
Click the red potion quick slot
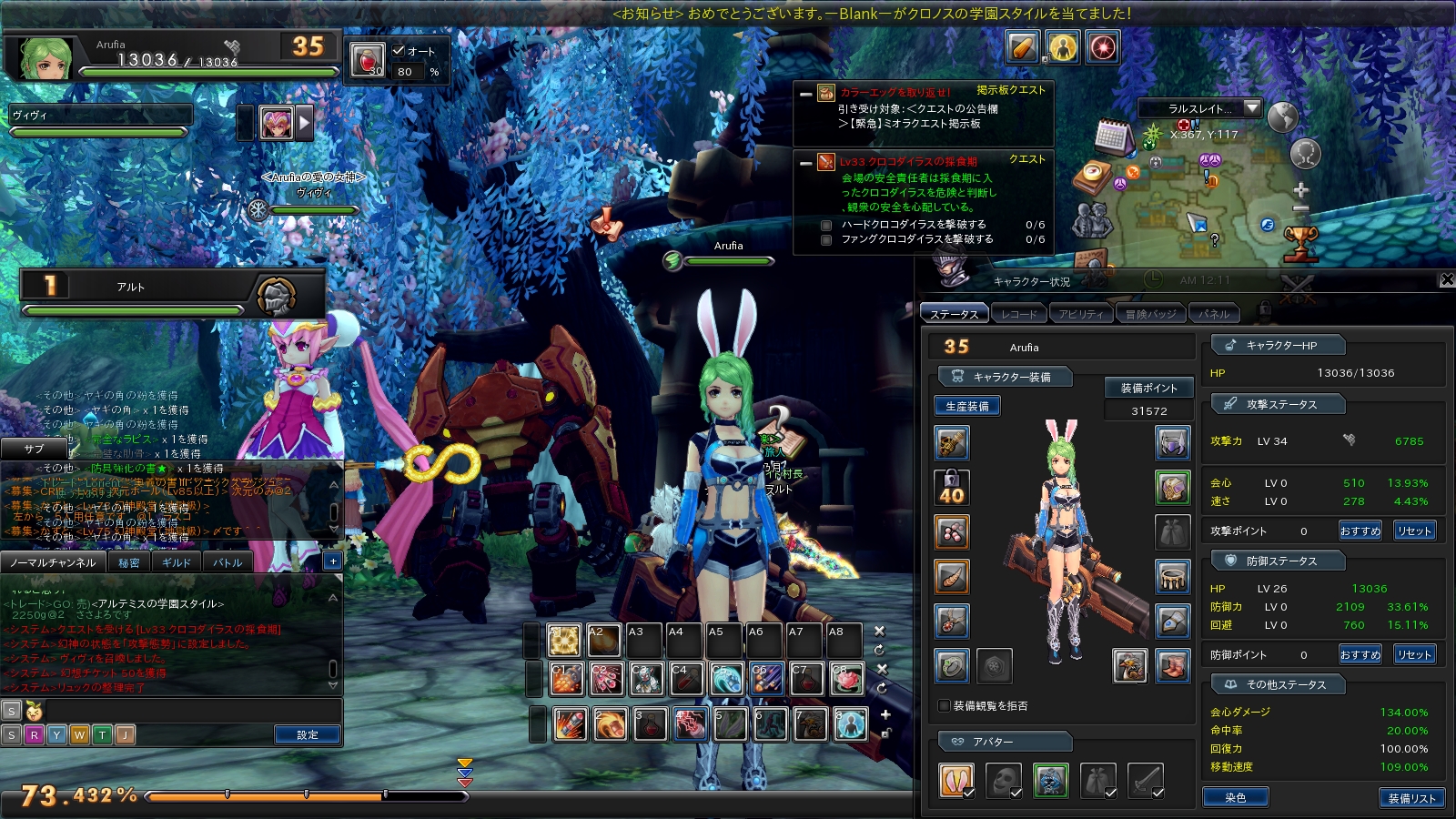[368, 59]
